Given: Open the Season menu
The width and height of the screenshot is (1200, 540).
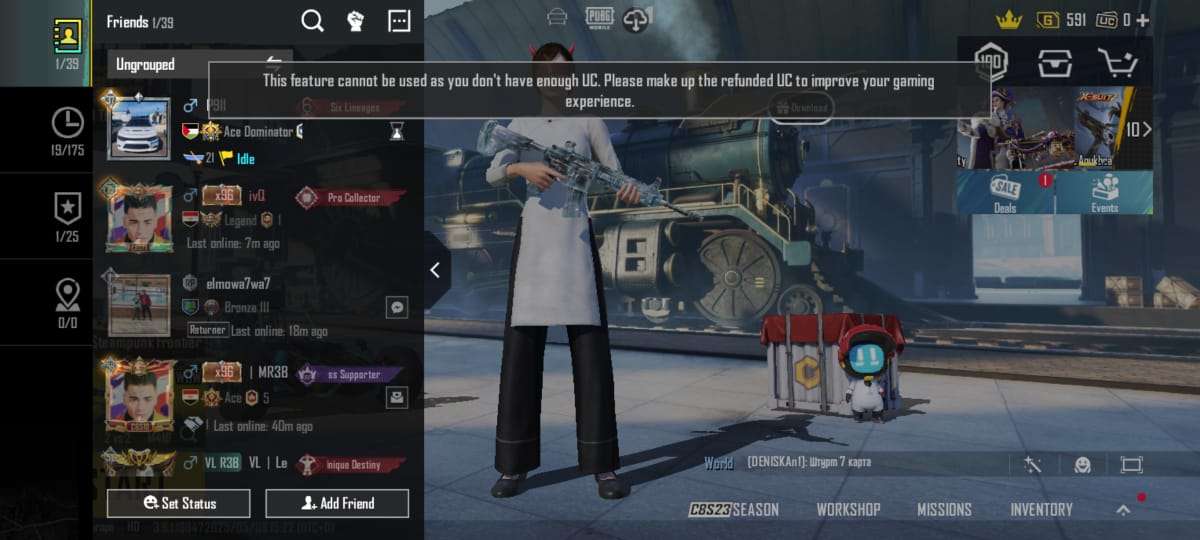Looking at the screenshot, I should [x=734, y=509].
